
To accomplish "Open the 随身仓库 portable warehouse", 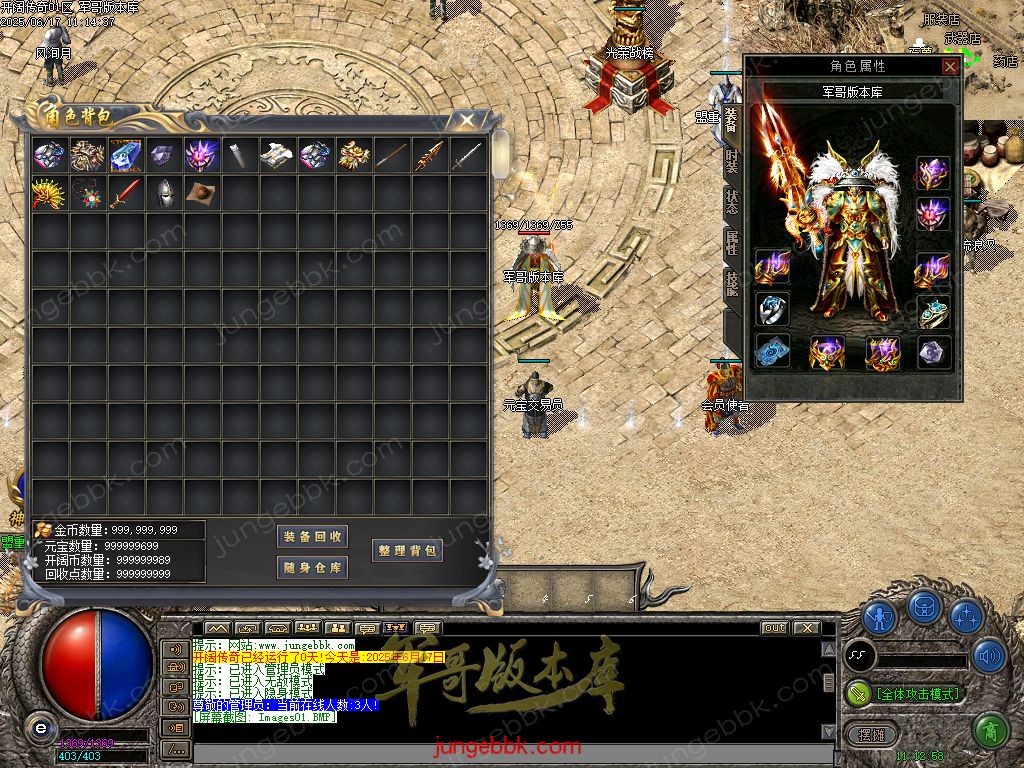I will click(312, 568).
